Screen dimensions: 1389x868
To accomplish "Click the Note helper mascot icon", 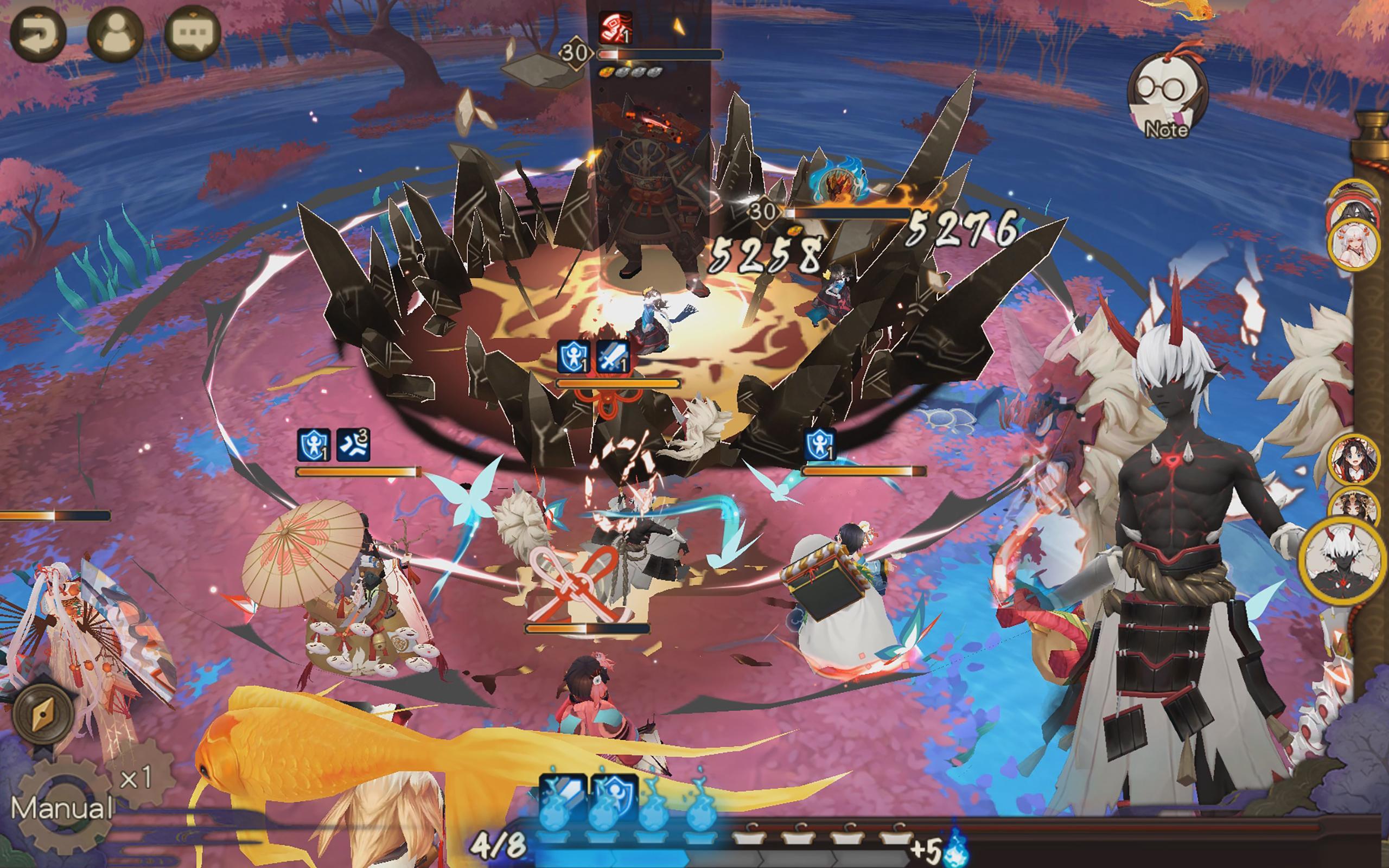I will point(1169,98).
